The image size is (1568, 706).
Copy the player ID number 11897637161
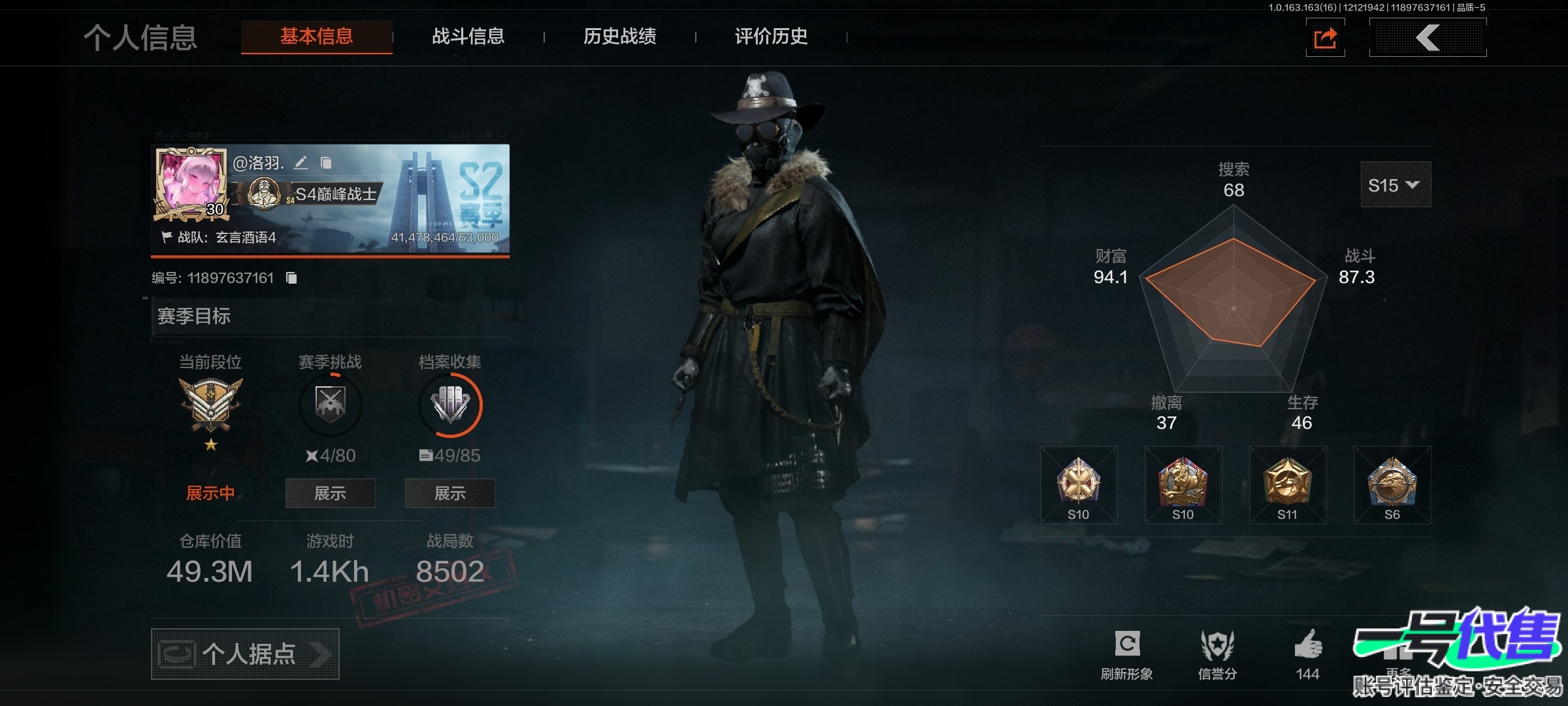(291, 278)
